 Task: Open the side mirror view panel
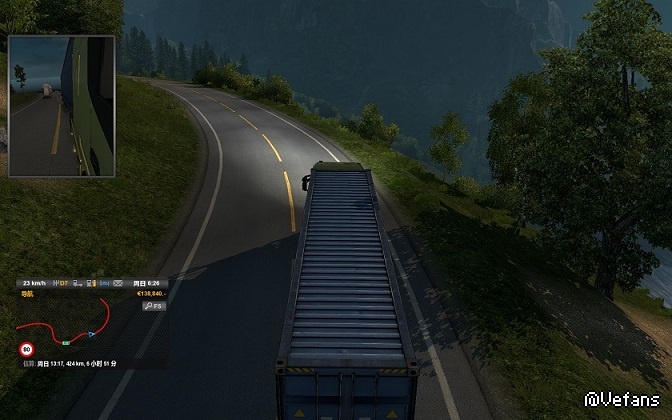(61, 106)
